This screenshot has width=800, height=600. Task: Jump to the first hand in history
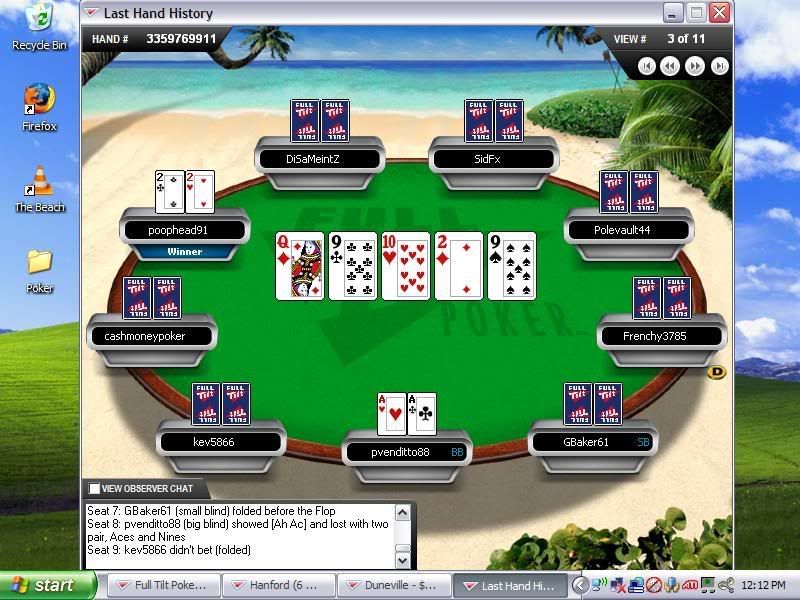click(647, 66)
